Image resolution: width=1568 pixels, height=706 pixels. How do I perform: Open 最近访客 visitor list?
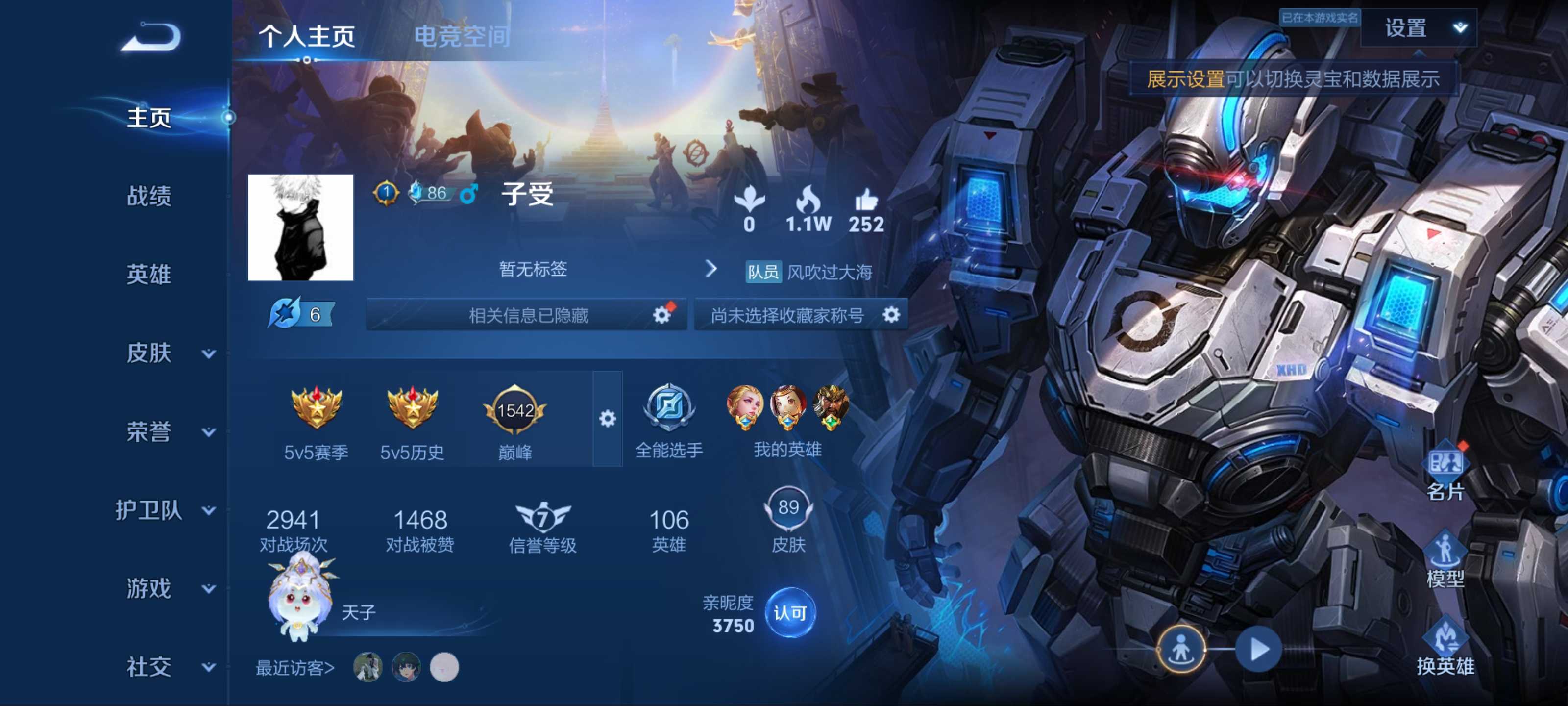[x=294, y=668]
